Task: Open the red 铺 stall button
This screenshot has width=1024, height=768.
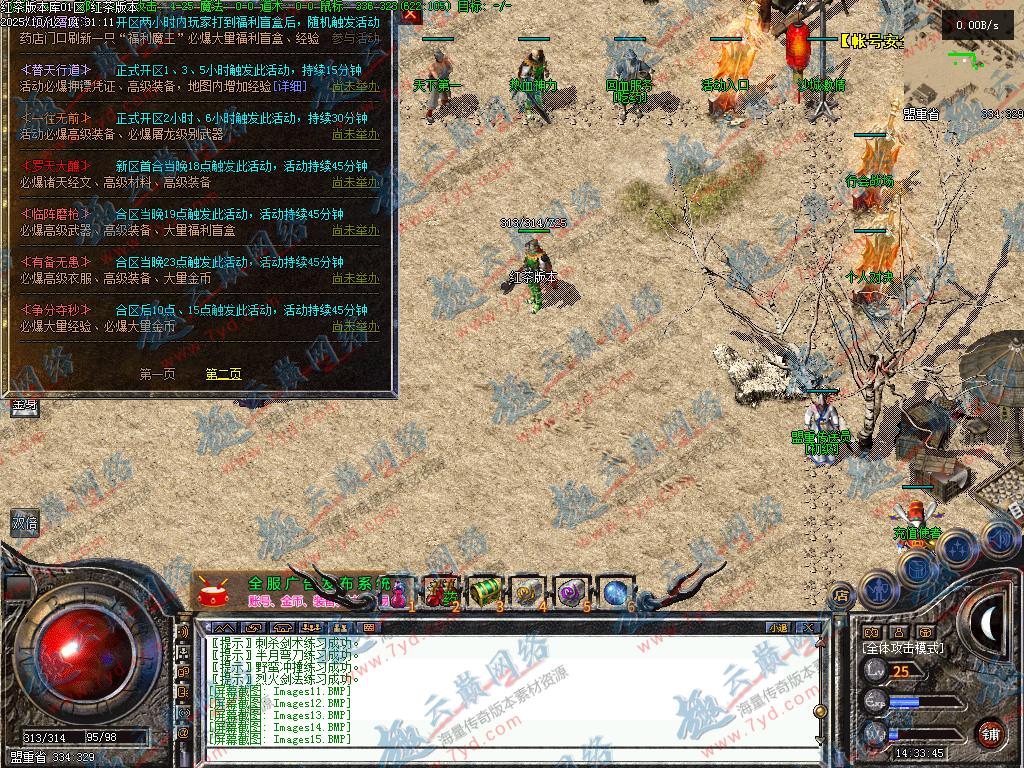Action: (x=991, y=732)
